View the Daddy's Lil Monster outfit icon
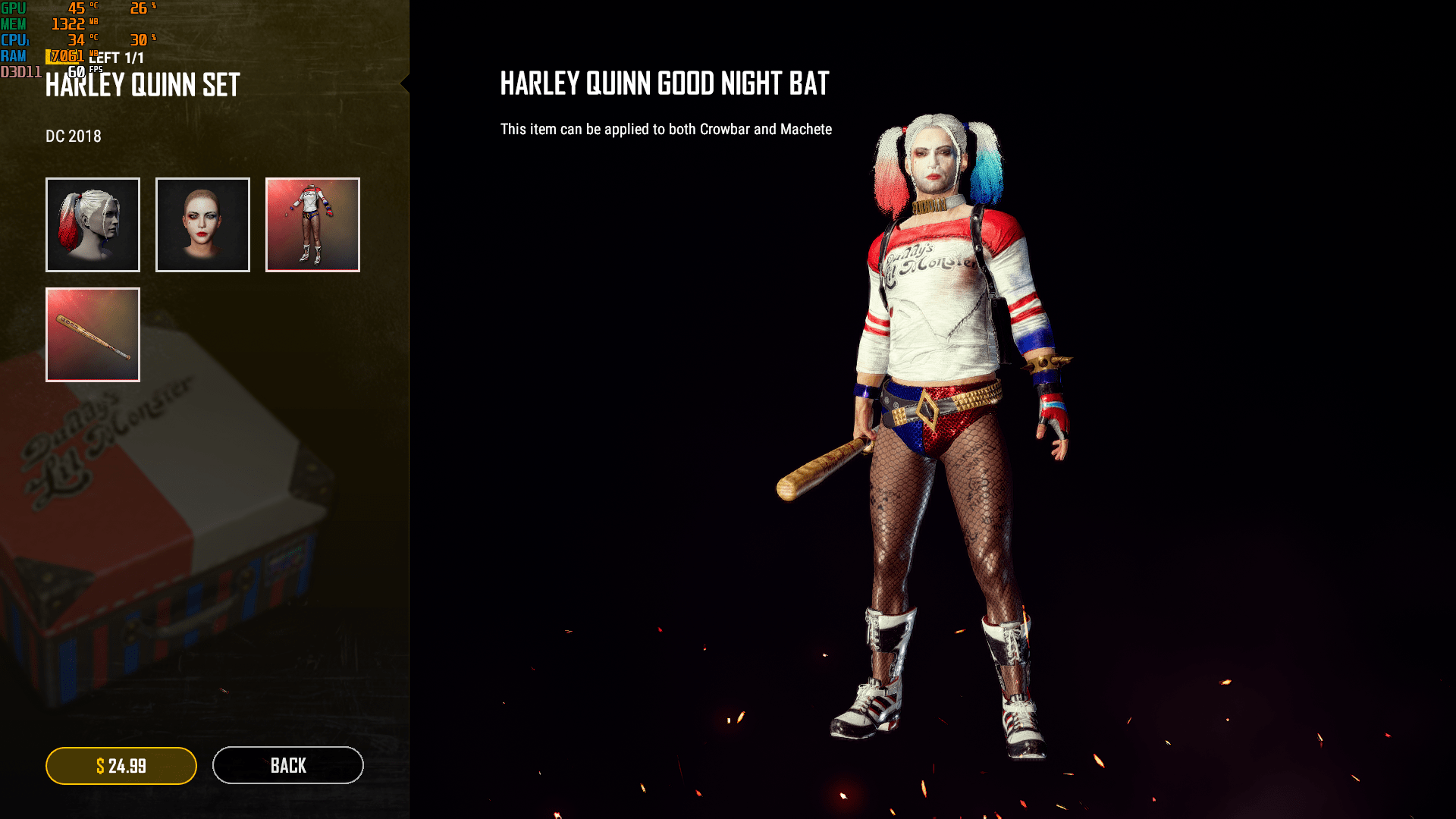This screenshot has height=819, width=1456. pyautogui.click(x=312, y=224)
